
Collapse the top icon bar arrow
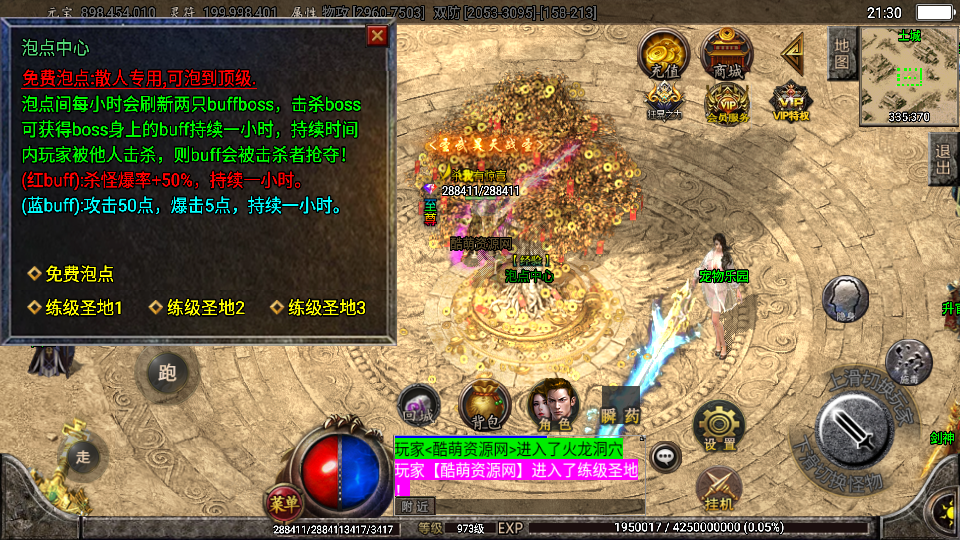point(793,50)
